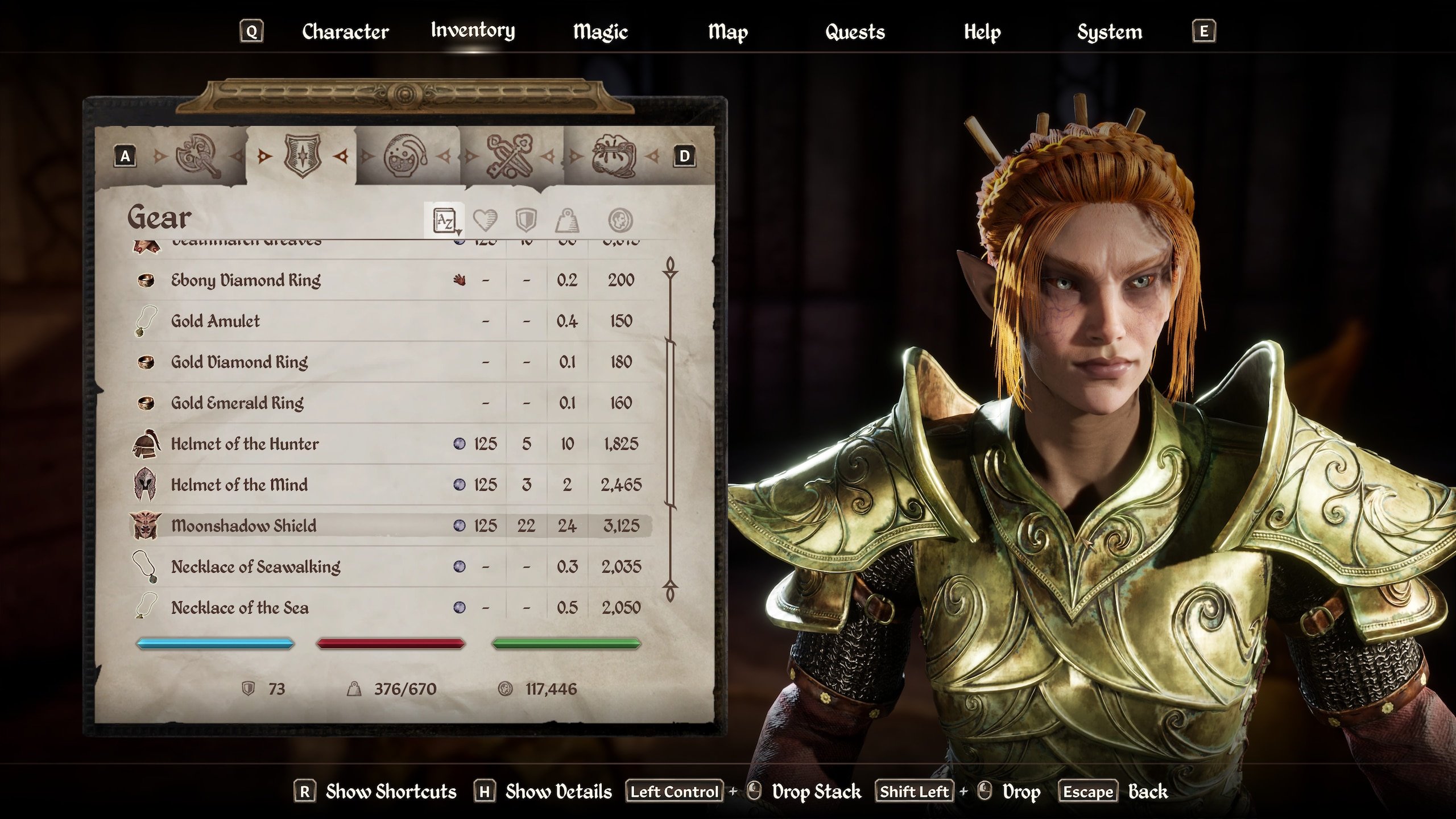Select the Moonshadow Shield entry
The height and width of the screenshot is (819, 1456).
click(243, 526)
